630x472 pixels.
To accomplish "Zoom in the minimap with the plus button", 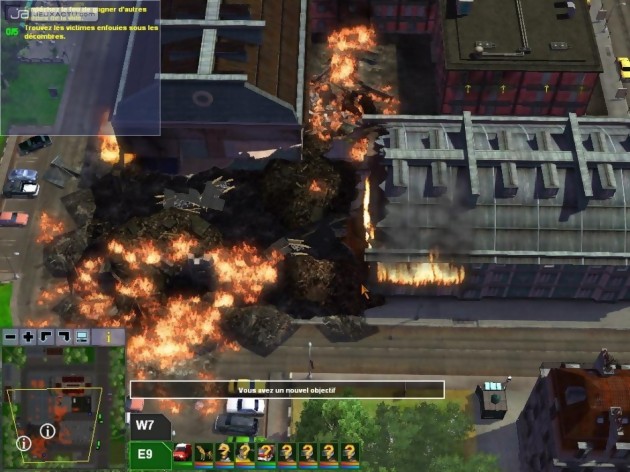I will point(28,338).
